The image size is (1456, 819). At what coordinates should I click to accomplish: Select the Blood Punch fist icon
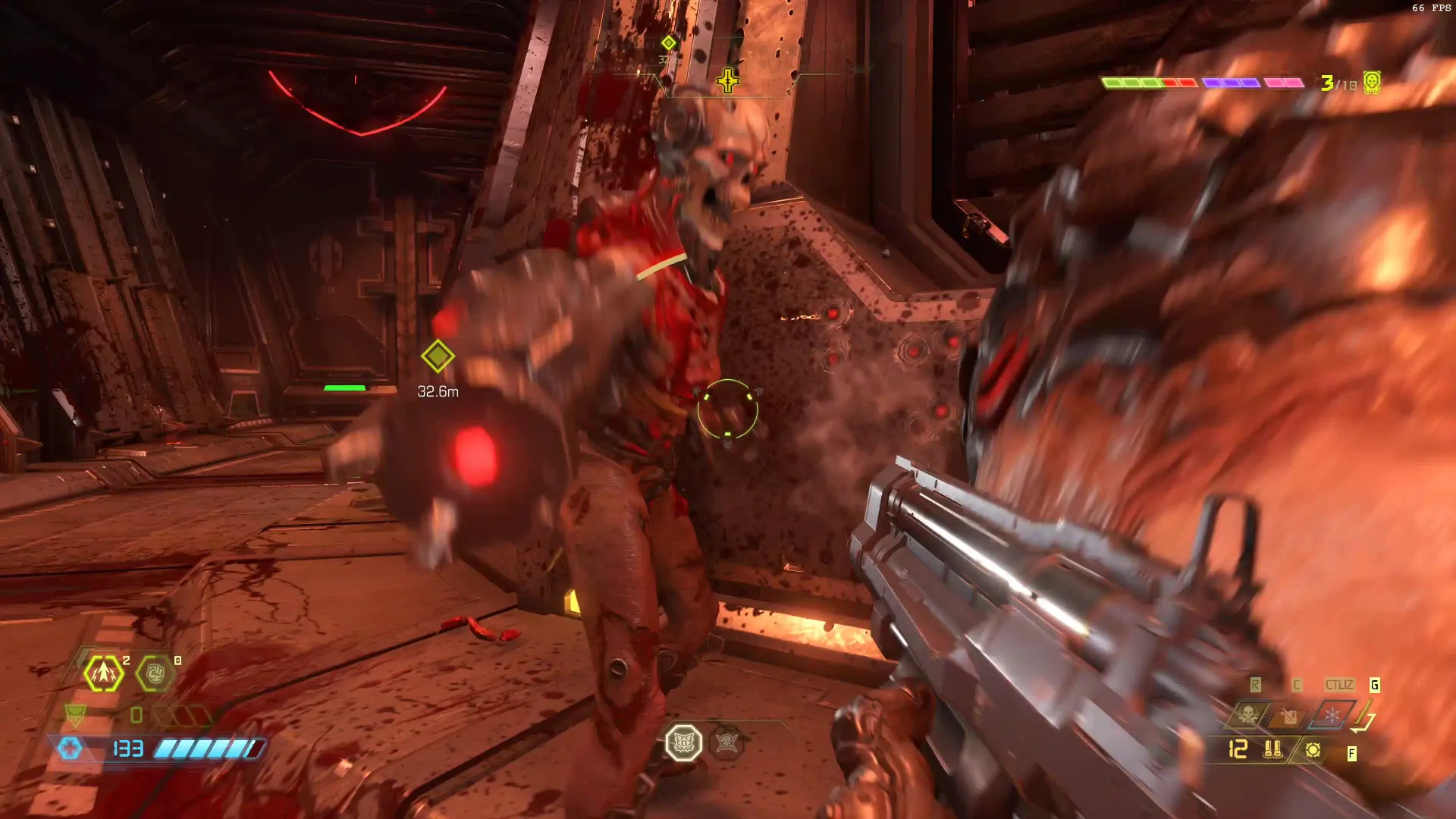155,673
